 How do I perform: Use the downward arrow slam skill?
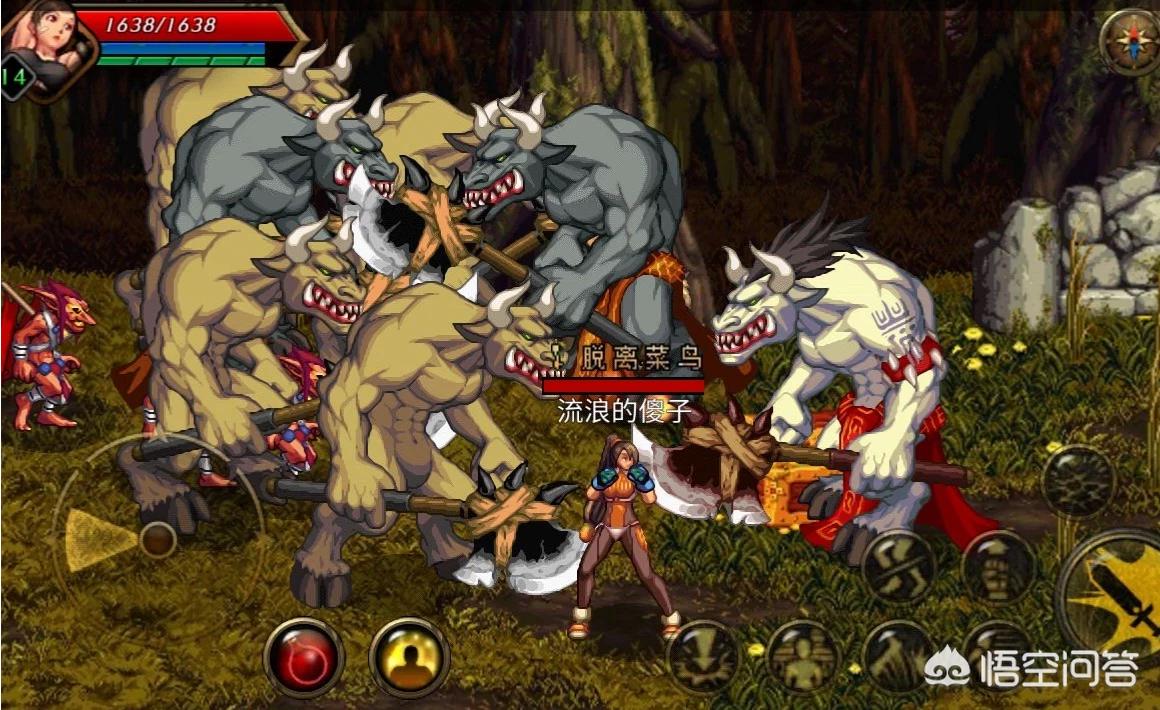703,658
